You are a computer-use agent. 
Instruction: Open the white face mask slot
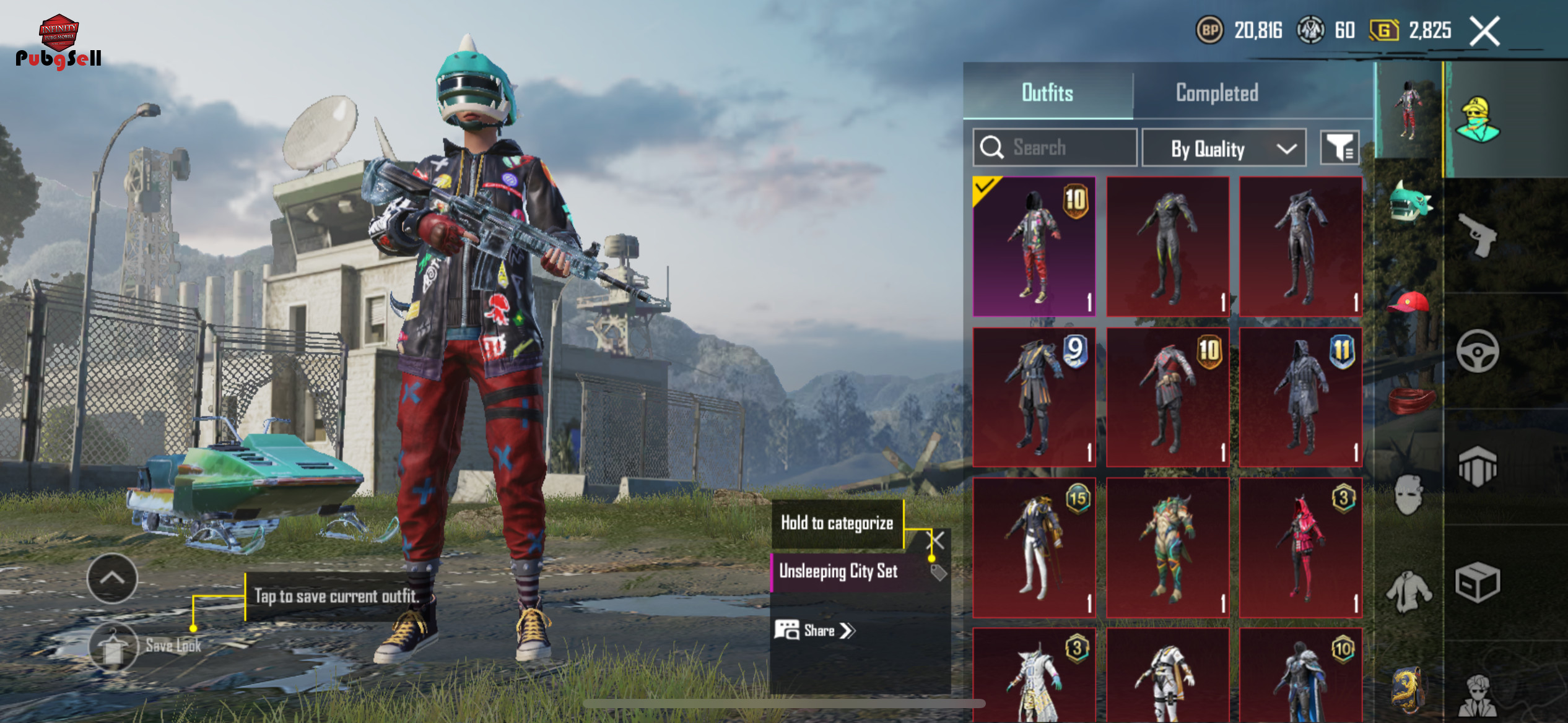click(x=1409, y=494)
